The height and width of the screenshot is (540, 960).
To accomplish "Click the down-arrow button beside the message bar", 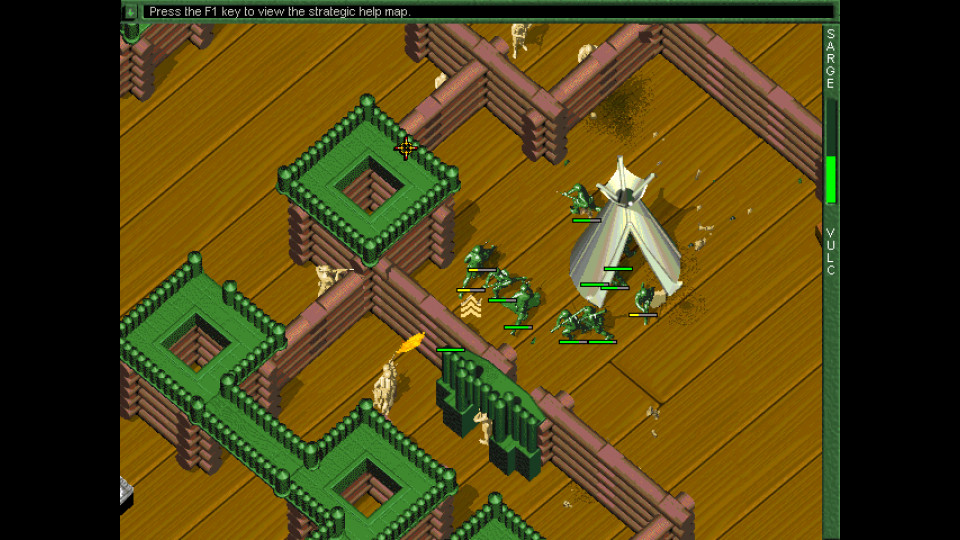I will (130, 11).
